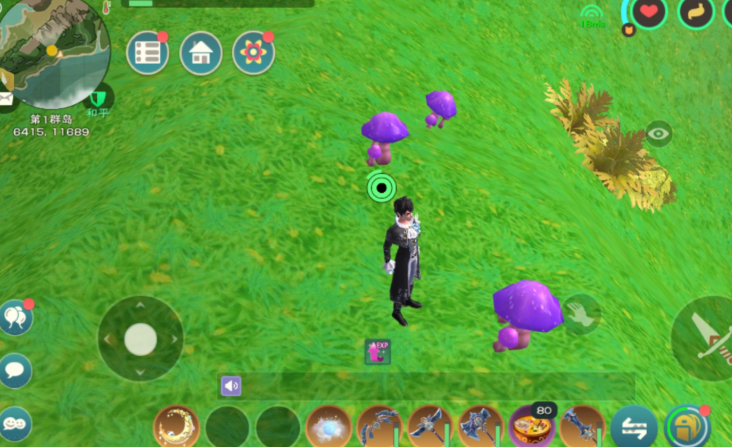Image resolution: width=732 pixels, height=447 pixels.
Task: Open the stomach hunger status icon
Action: pos(695,12)
